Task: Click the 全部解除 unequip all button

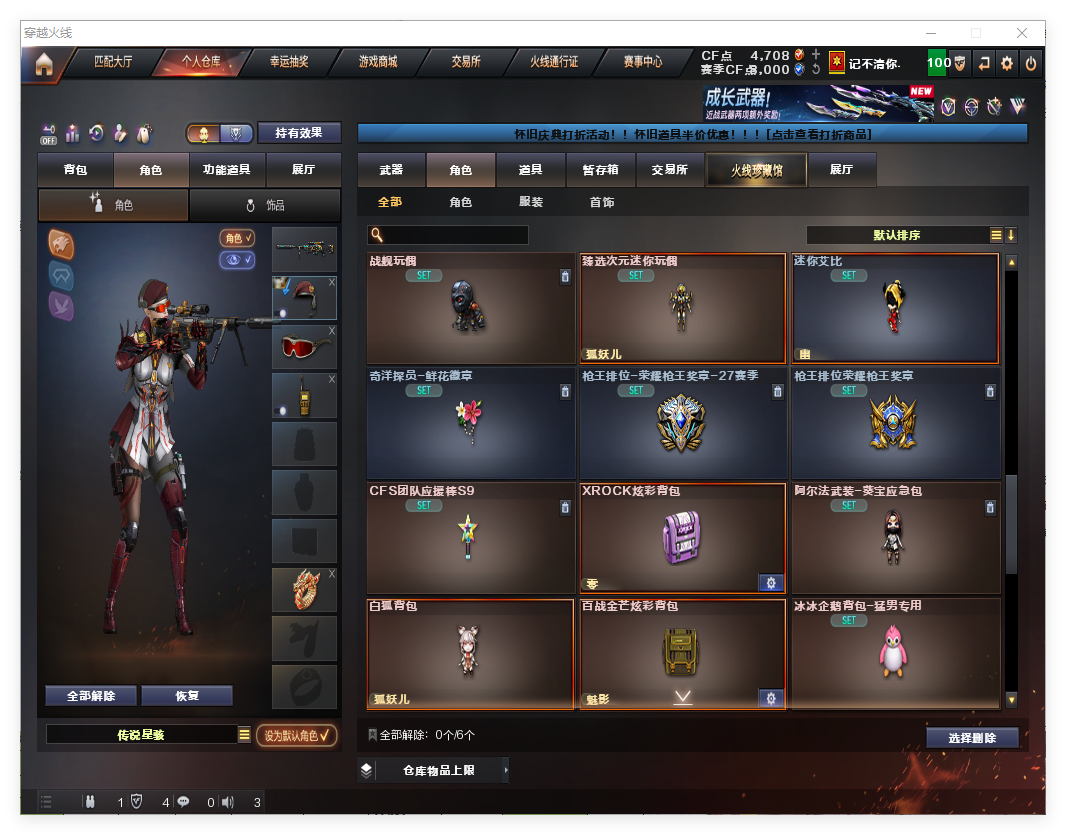Action: coord(91,696)
